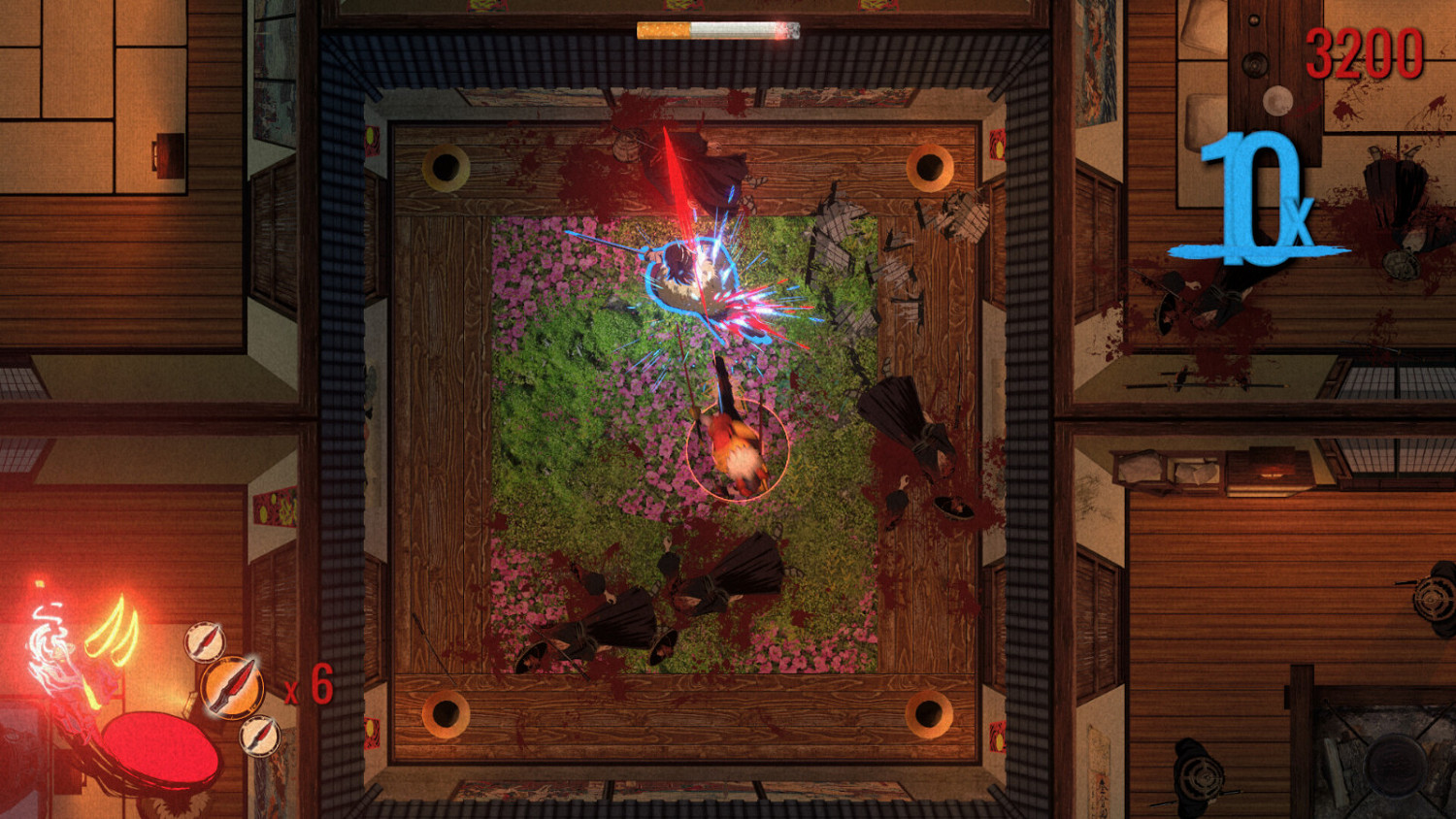Click the bottom-right corner stone basin
This screenshot has height=819, width=1456.
point(929,715)
